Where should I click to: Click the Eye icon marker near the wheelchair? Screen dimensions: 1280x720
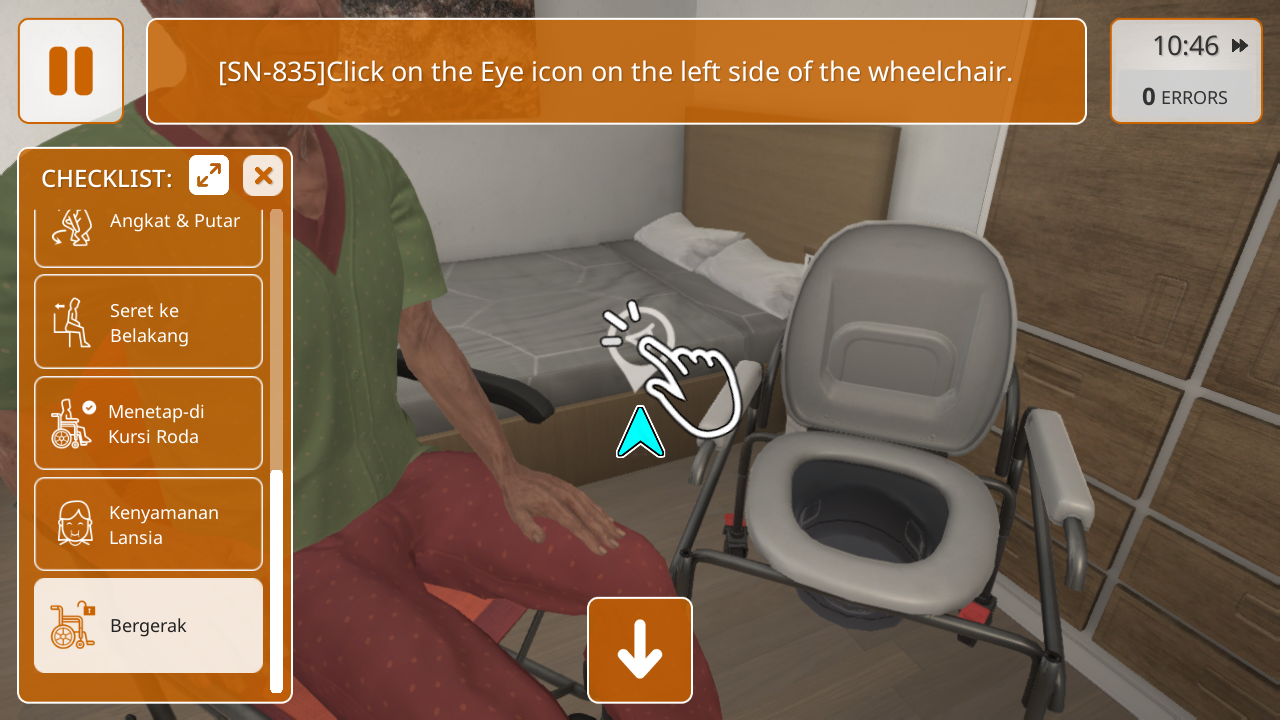point(640,340)
